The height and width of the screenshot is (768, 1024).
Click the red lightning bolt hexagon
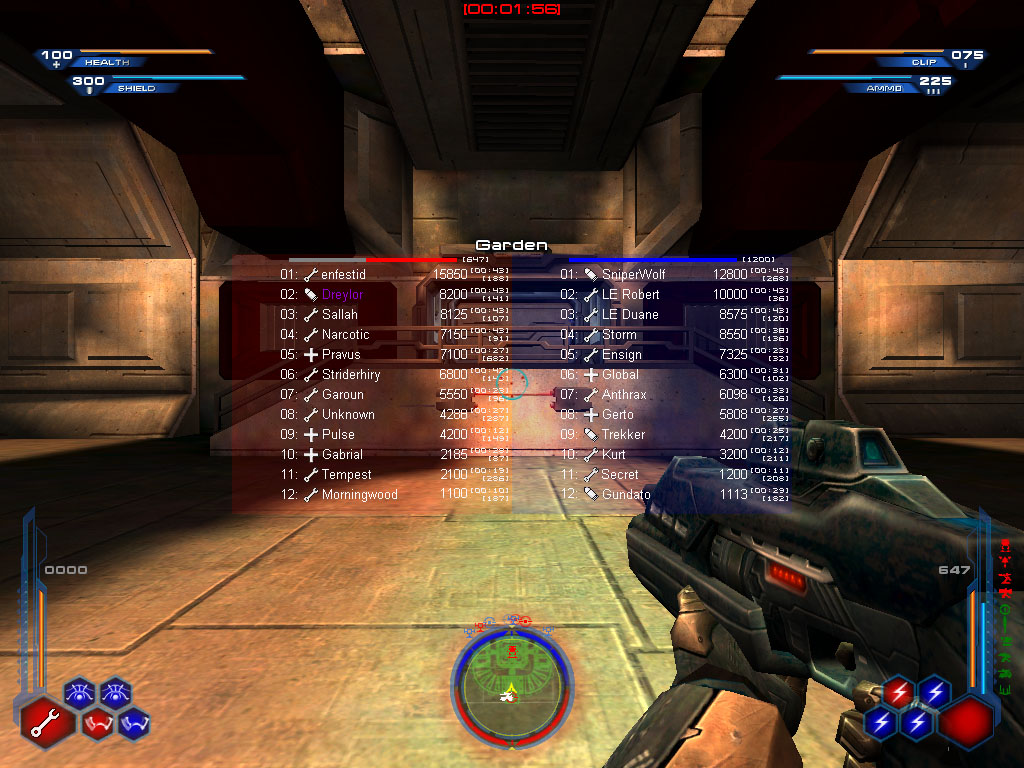(898, 691)
